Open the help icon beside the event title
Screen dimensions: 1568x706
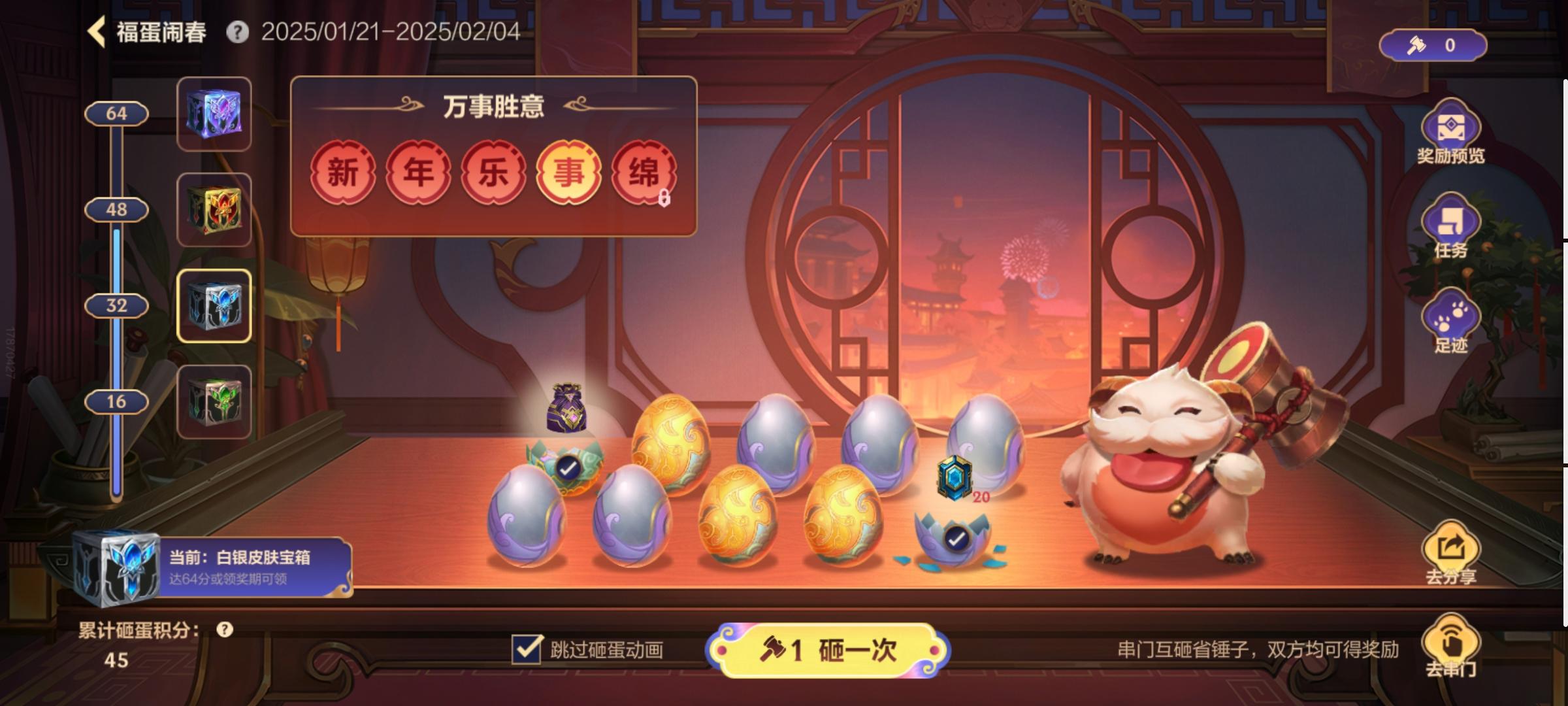click(238, 31)
